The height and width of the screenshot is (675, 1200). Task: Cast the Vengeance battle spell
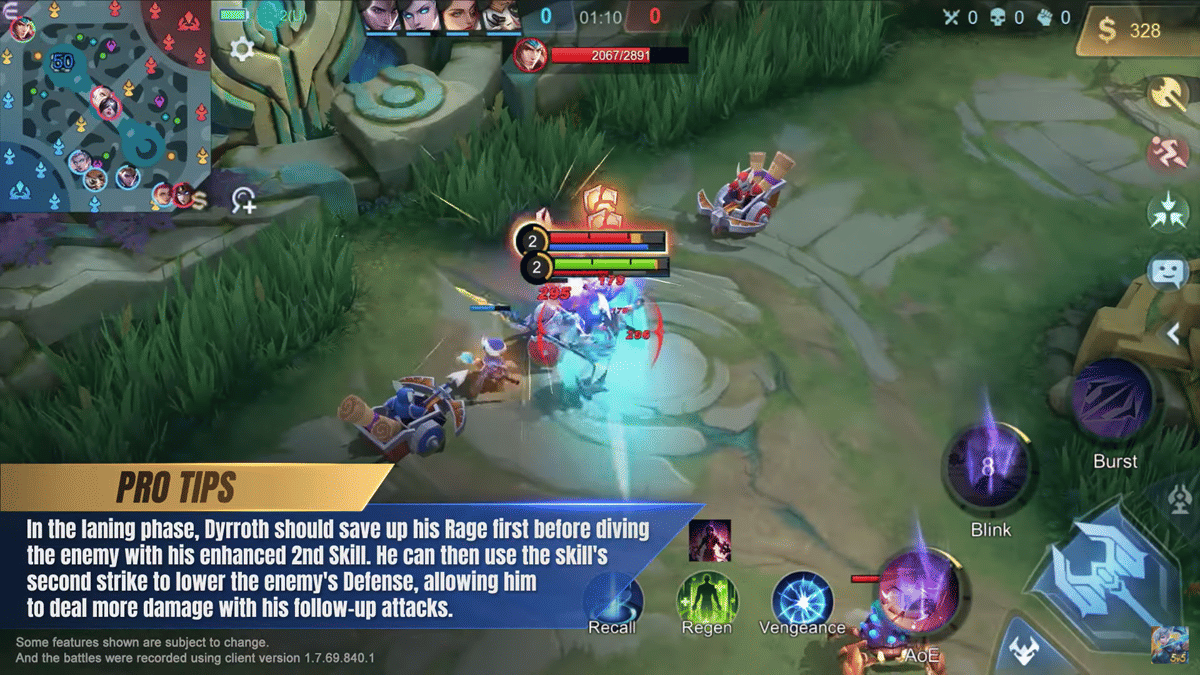click(802, 600)
